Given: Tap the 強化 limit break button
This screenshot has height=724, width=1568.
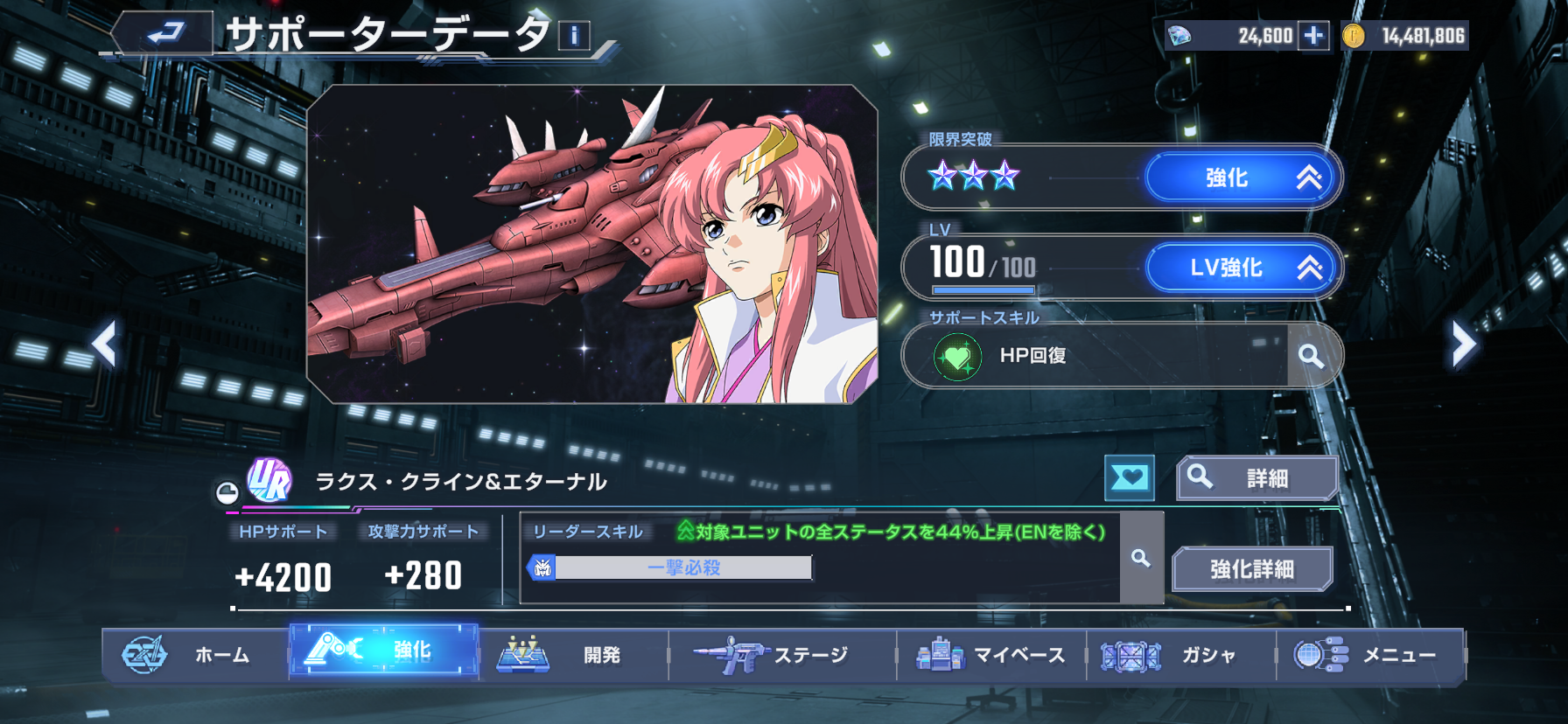Looking at the screenshot, I should (1241, 178).
